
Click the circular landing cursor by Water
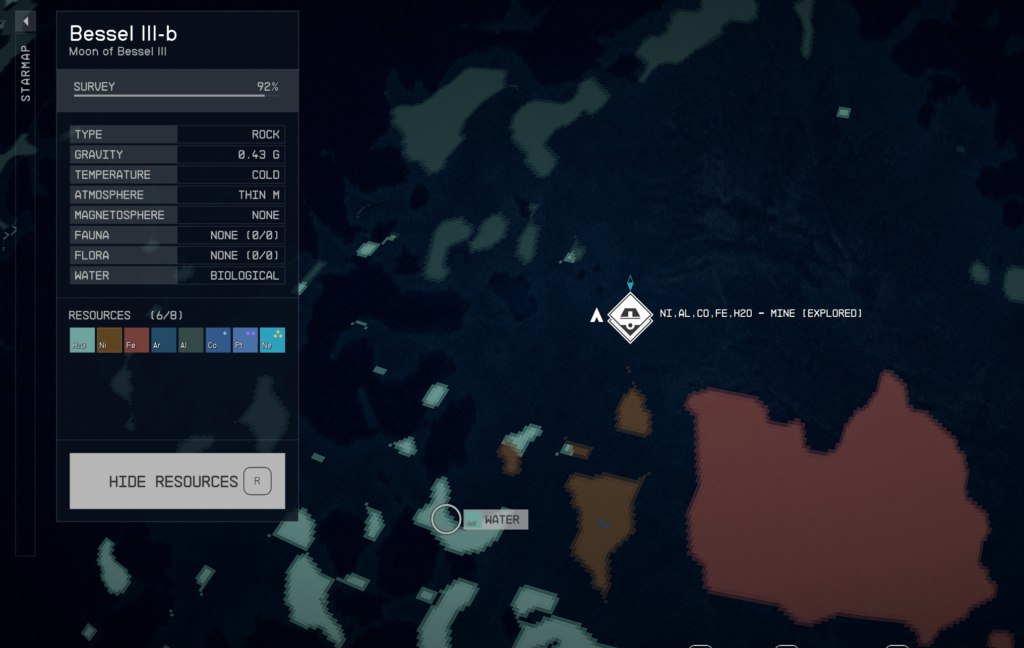coord(446,519)
